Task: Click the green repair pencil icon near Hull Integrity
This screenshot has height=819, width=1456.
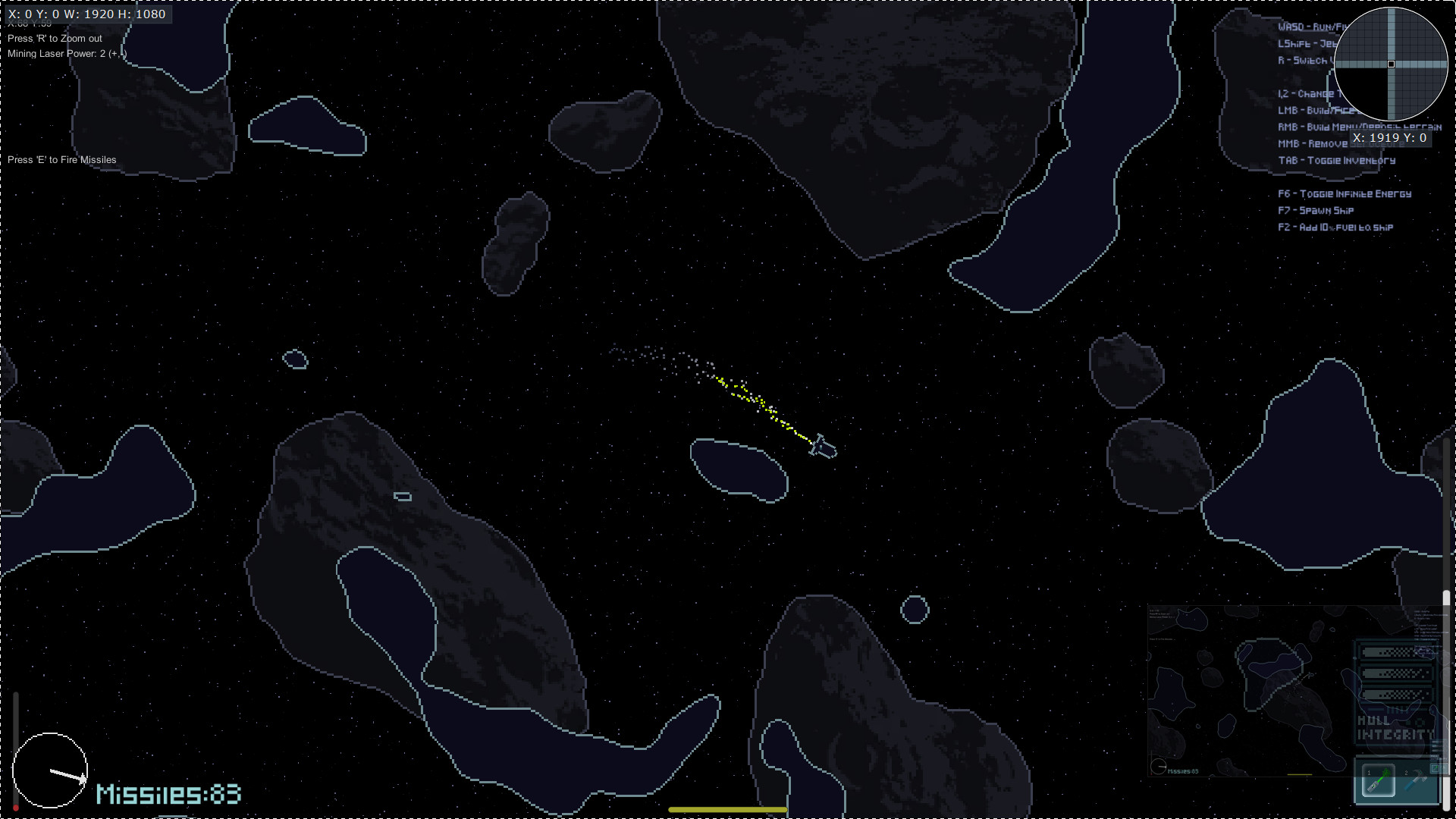Action: [1435, 769]
